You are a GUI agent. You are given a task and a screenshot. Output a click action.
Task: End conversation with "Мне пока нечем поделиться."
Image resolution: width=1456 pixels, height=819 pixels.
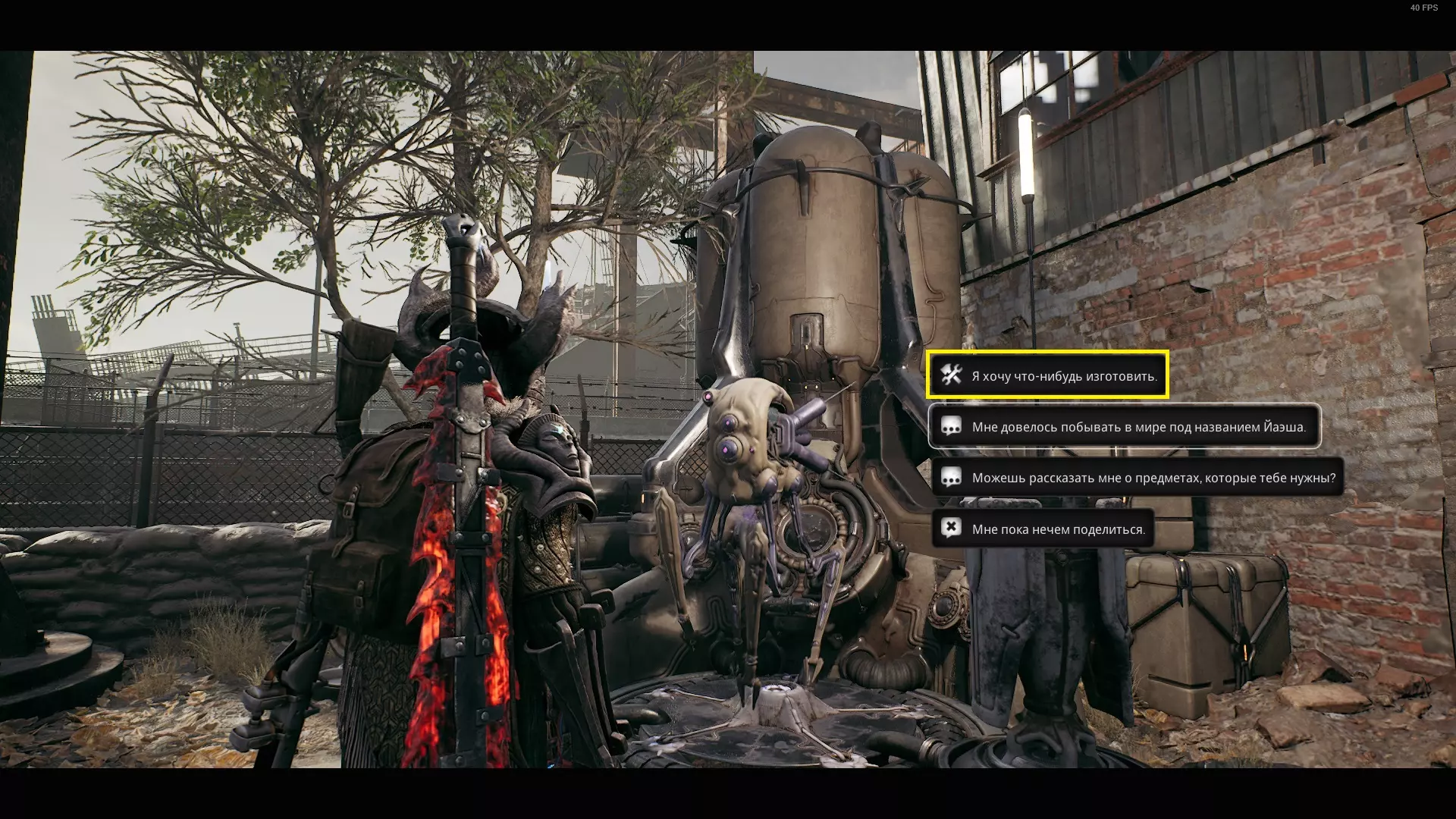click(x=1043, y=529)
